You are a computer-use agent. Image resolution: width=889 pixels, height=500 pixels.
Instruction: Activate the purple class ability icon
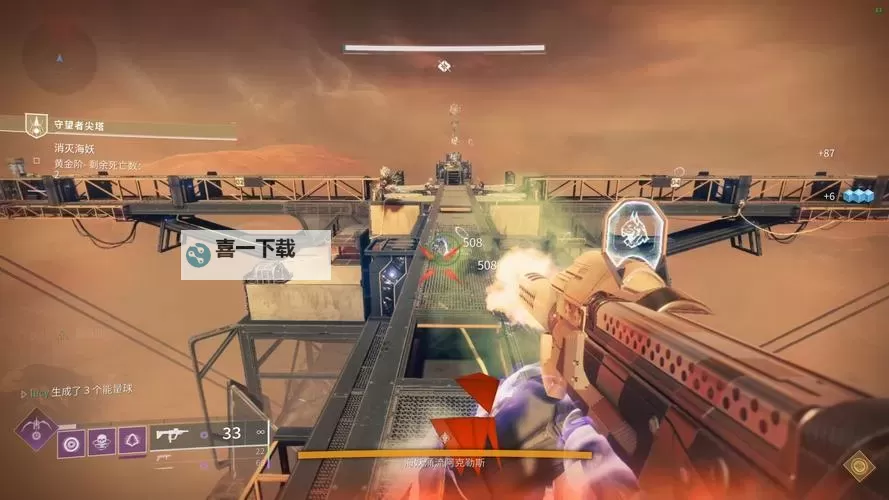point(132,441)
